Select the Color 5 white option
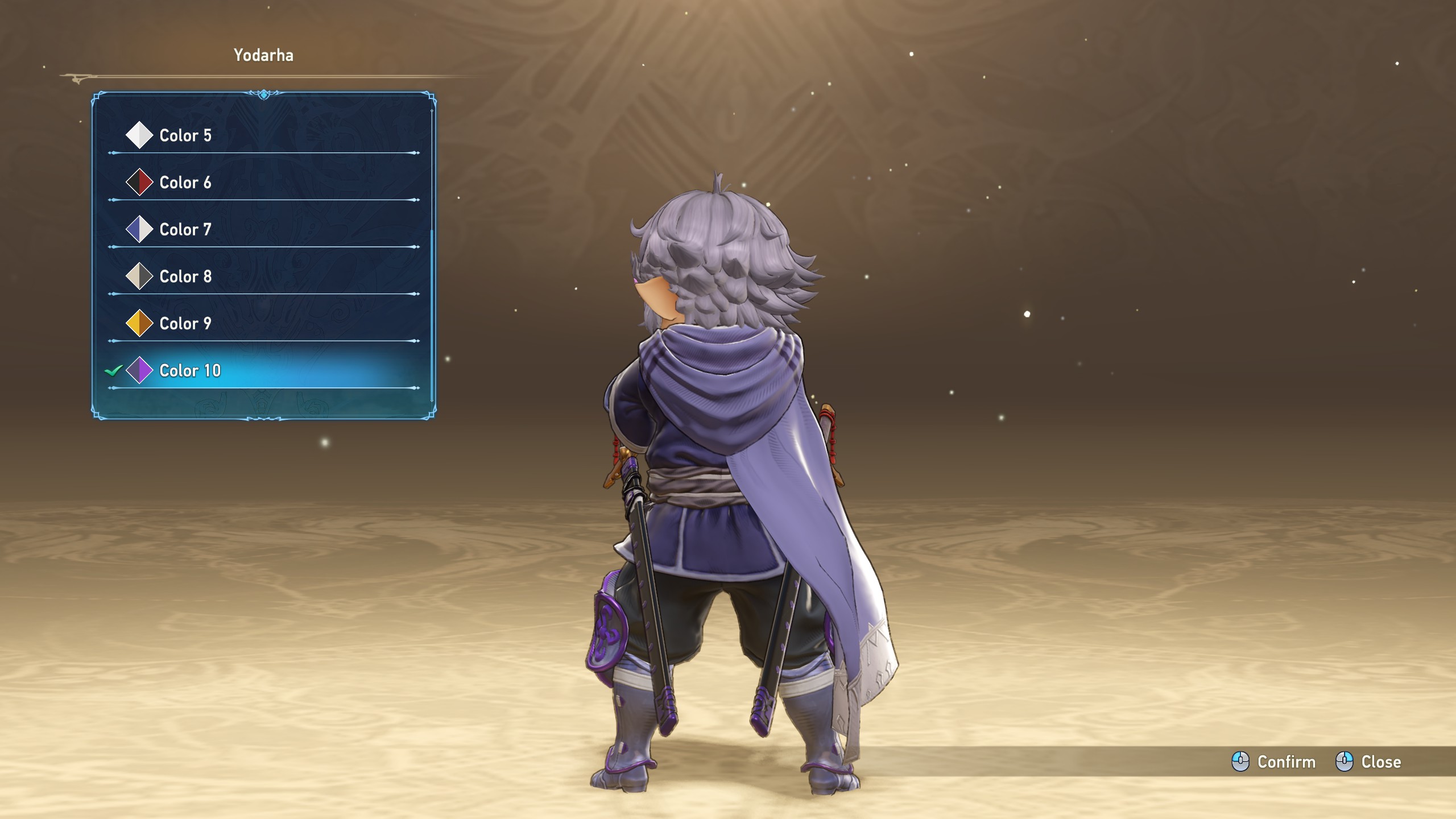Viewport: 1456px width, 819px height. (185, 135)
